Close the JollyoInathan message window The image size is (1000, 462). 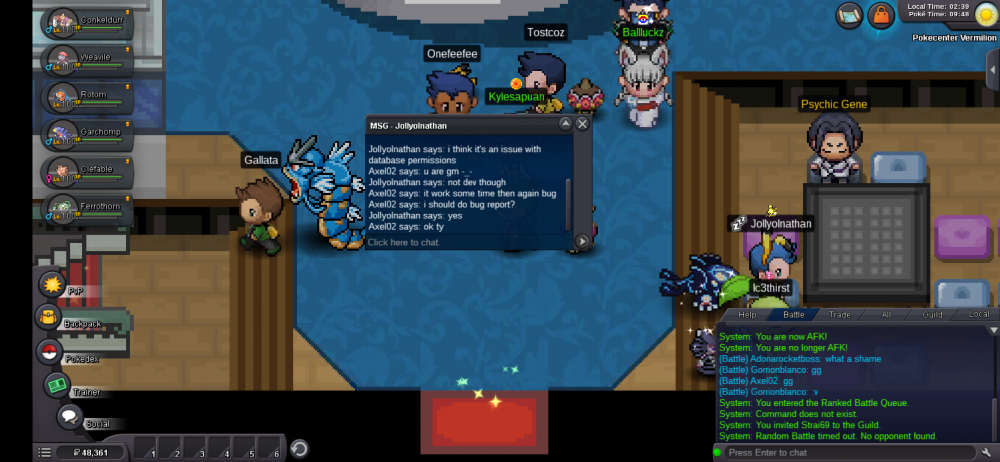582,125
